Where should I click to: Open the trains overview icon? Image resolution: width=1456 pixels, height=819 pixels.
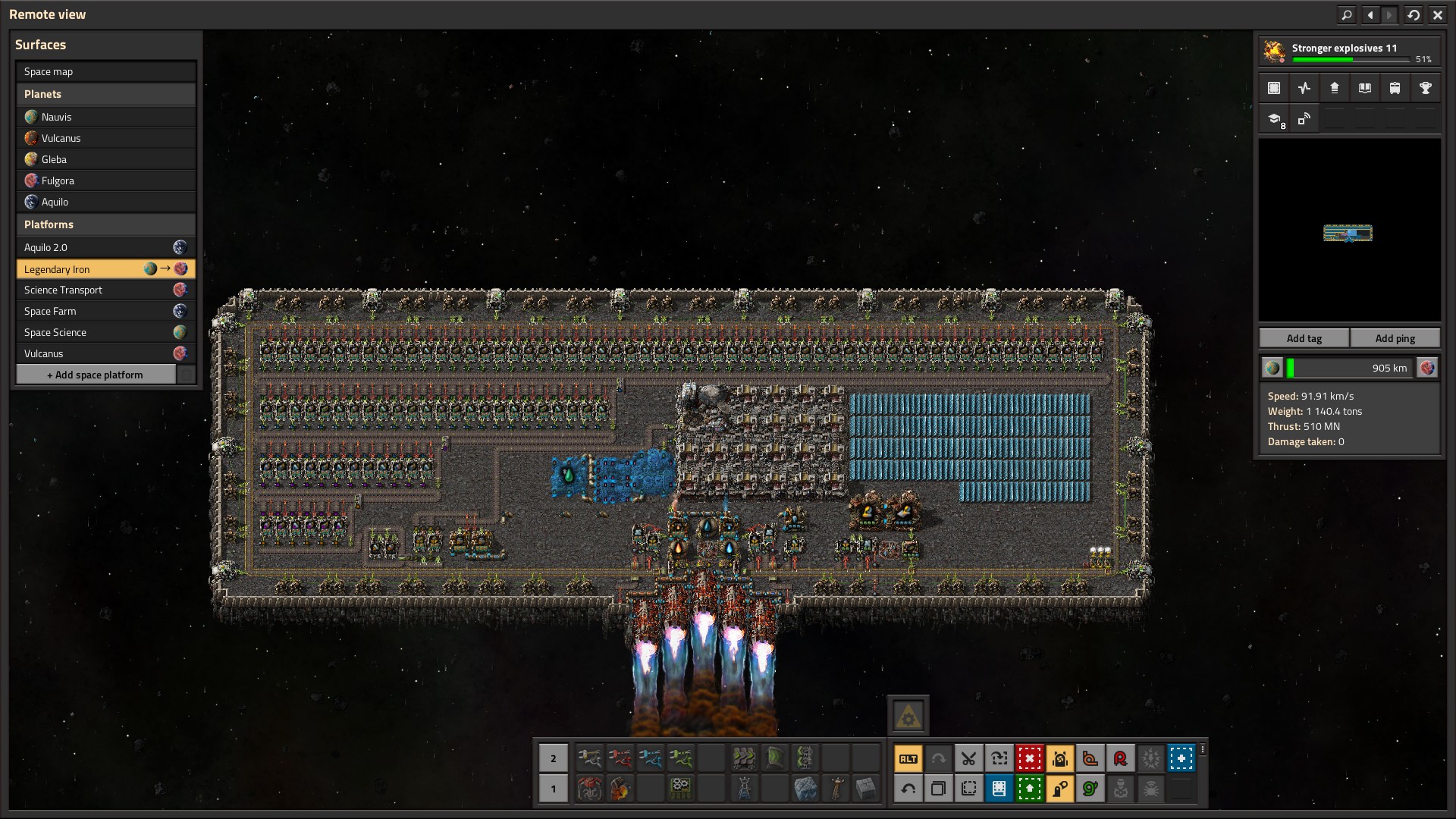pyautogui.click(x=1395, y=88)
